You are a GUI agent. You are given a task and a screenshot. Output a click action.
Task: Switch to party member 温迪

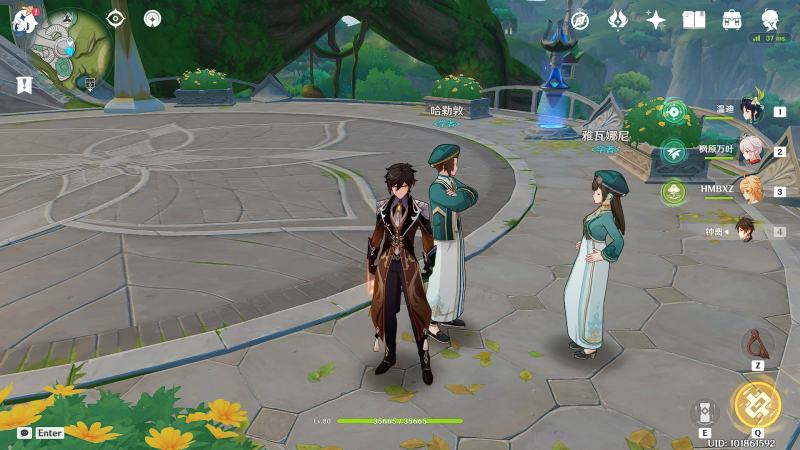point(750,111)
